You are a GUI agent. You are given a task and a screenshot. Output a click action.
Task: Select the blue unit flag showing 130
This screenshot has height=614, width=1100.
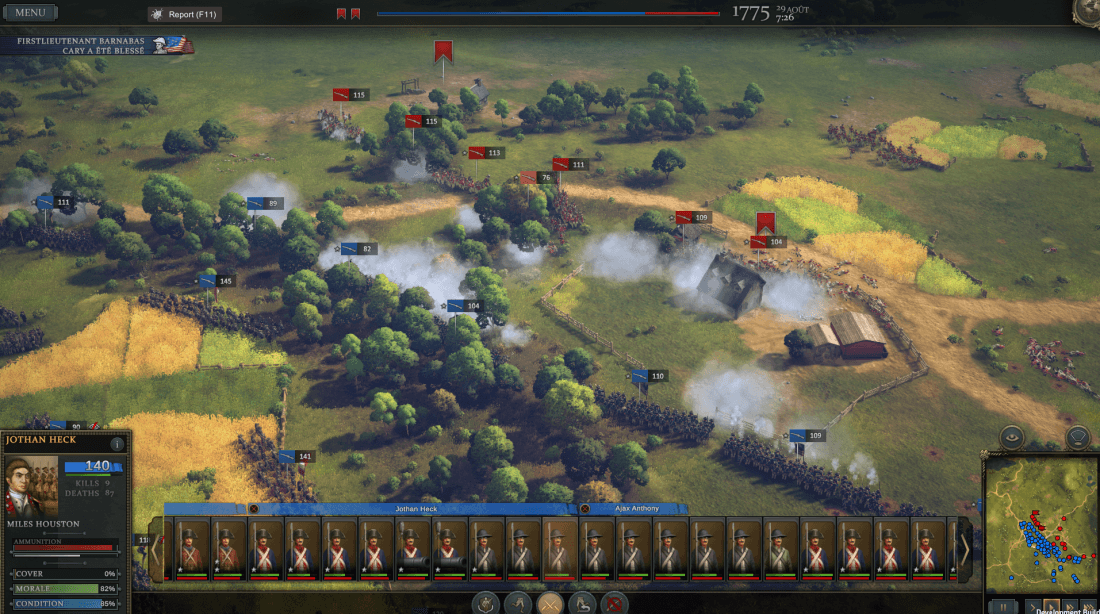coord(648,376)
